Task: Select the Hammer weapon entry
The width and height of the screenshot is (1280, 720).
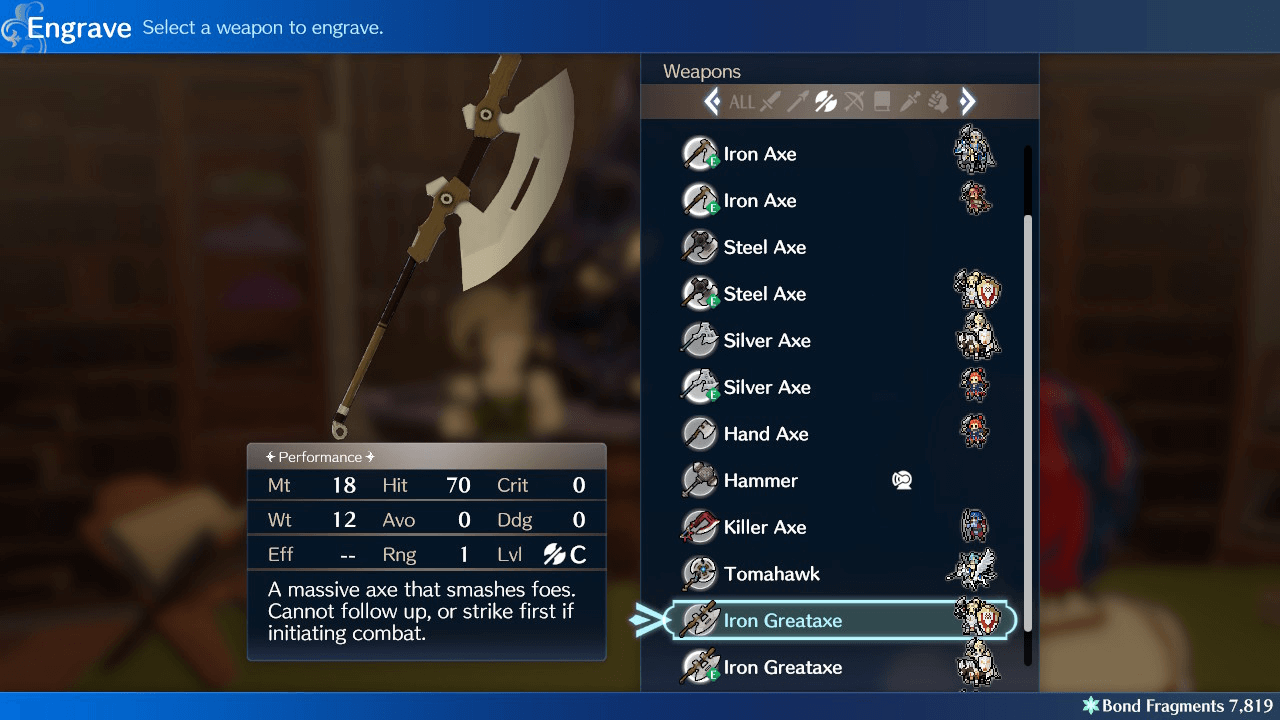Action: 760,480
